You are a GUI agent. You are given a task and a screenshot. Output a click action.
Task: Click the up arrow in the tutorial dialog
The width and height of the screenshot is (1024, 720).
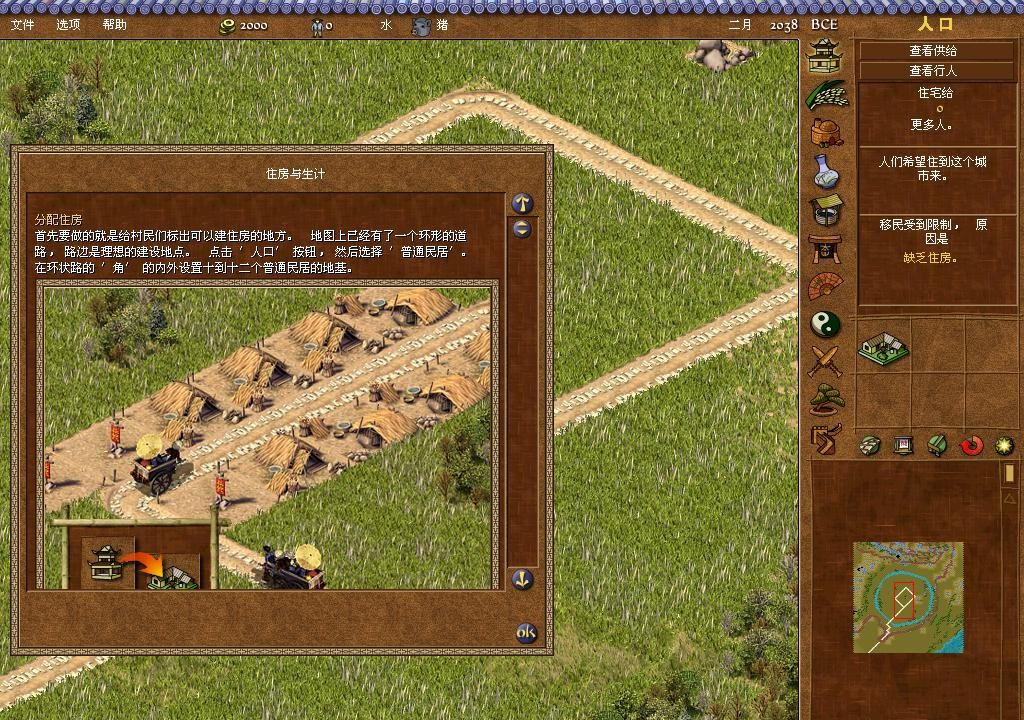522,203
